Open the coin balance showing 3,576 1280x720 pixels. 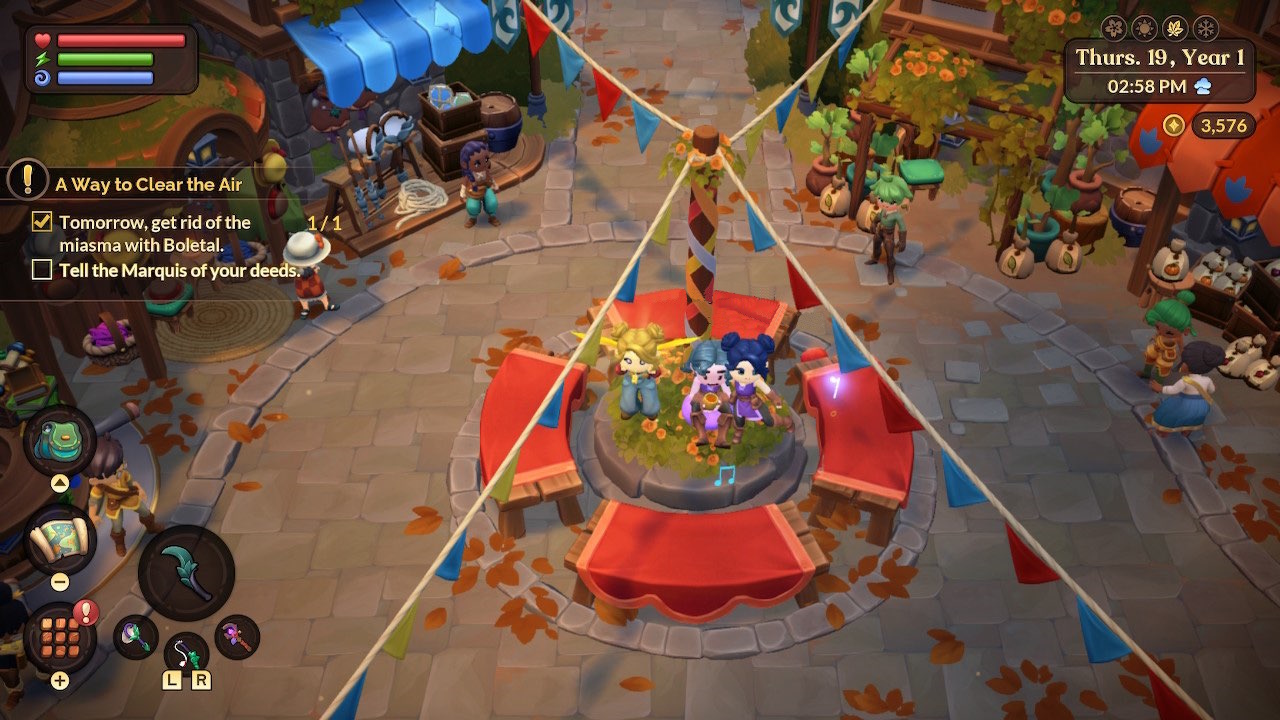click(x=1222, y=125)
